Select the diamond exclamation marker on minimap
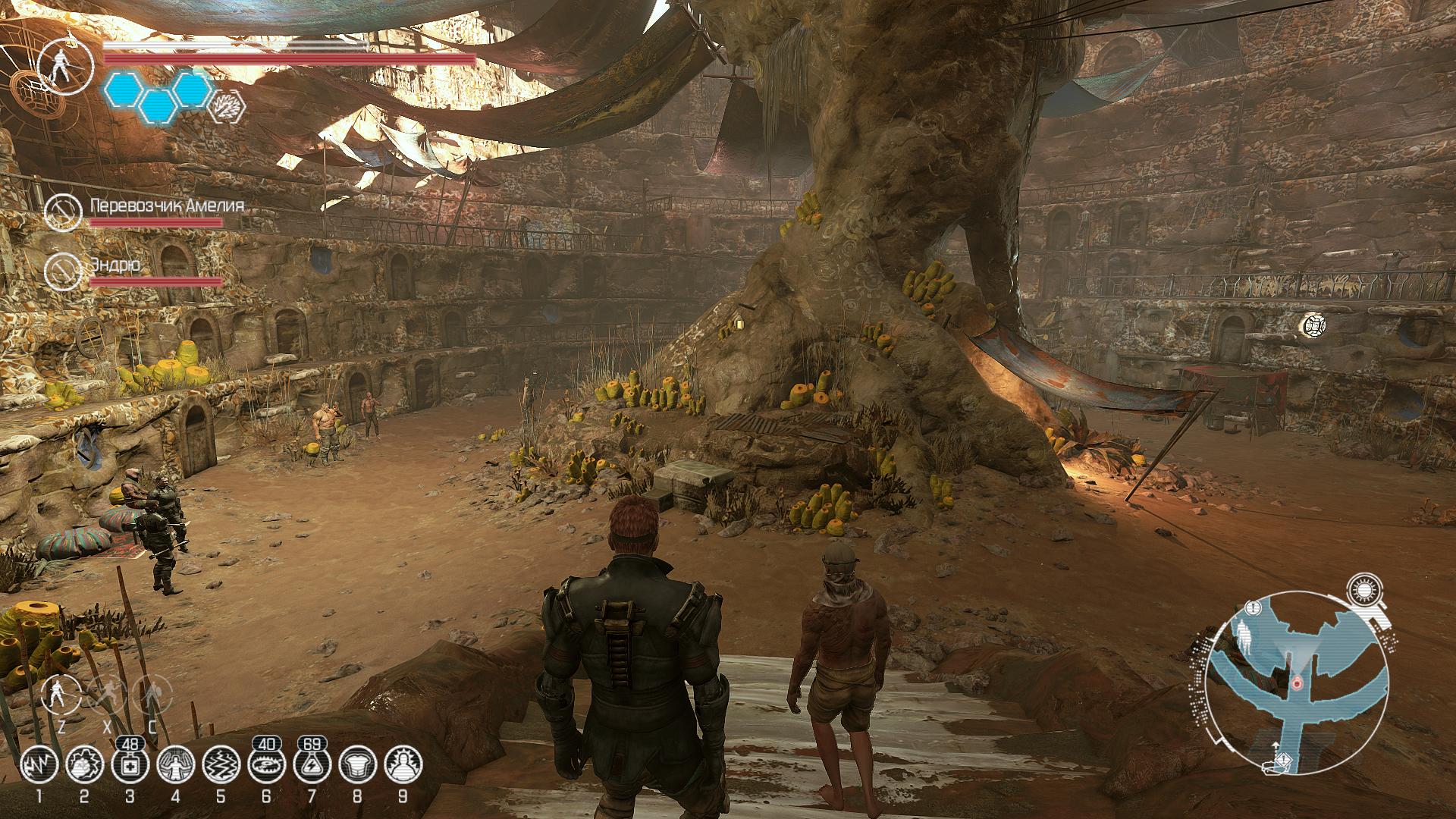 1282,759
